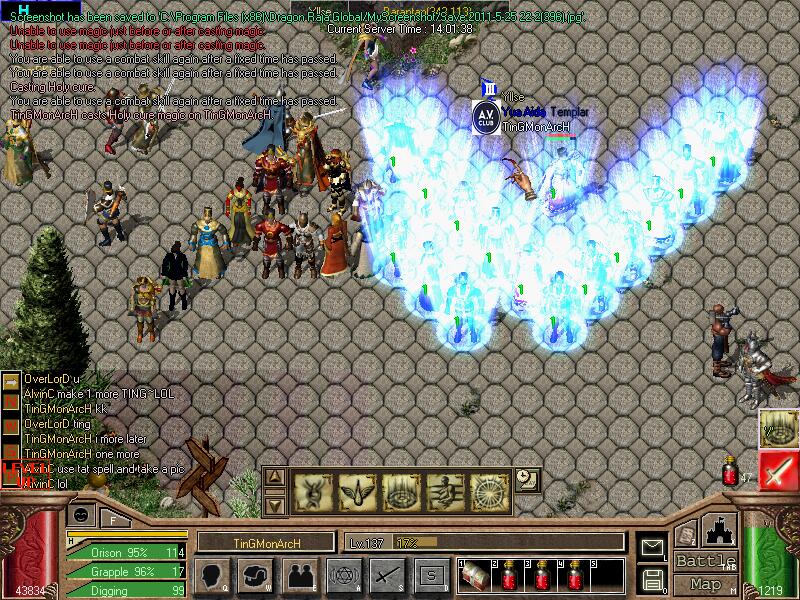Use the red potion in quick slot 2
This screenshot has height=600, width=800.
[507, 575]
